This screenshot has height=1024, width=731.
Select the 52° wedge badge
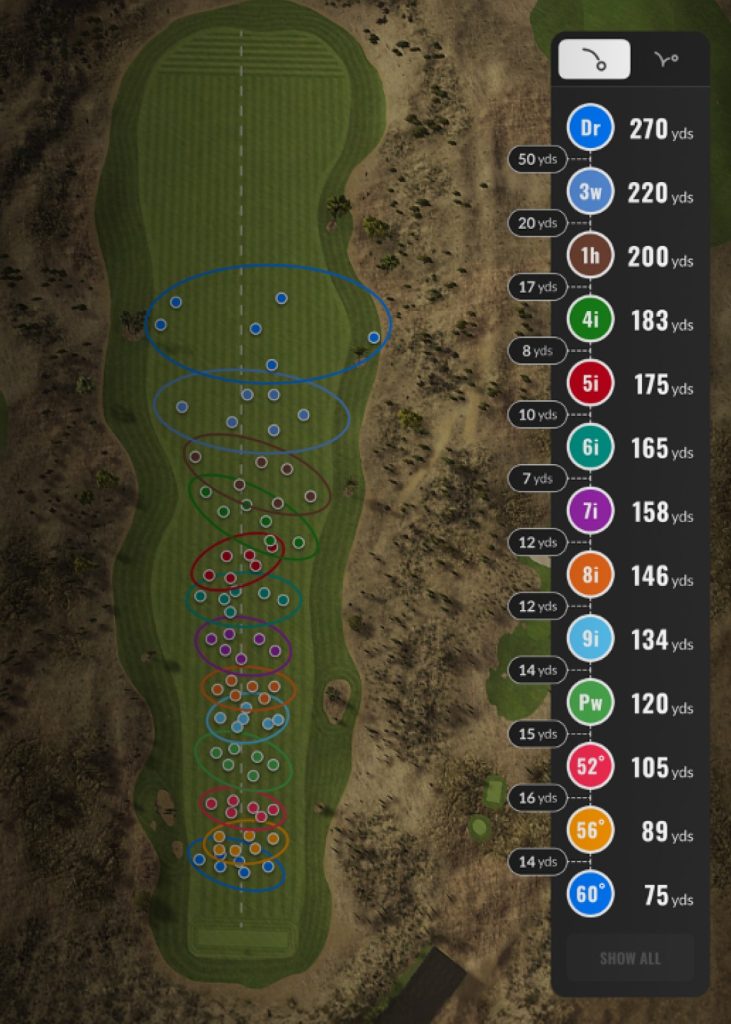coord(590,767)
